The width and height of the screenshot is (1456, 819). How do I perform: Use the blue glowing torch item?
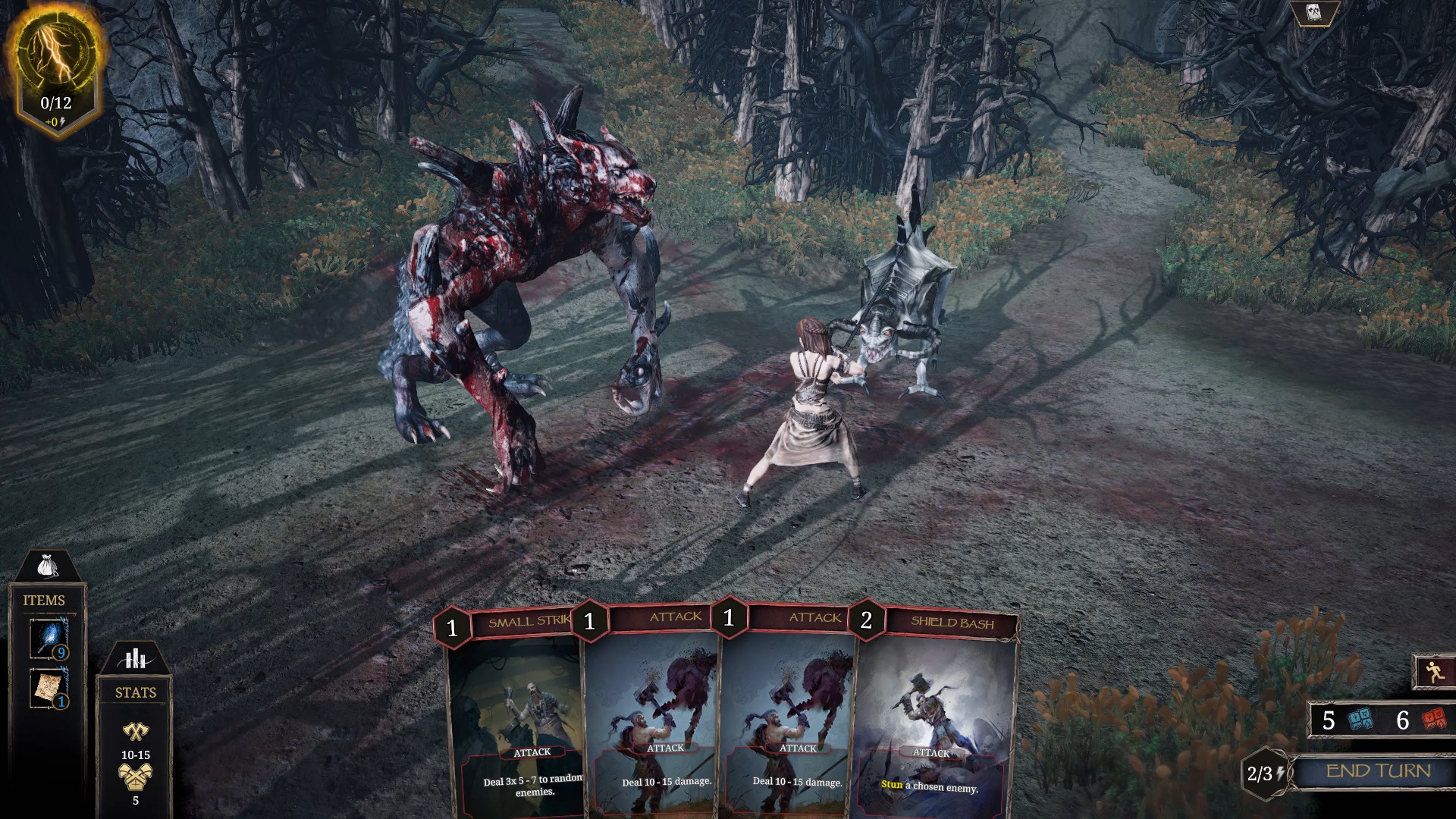pos(49,638)
